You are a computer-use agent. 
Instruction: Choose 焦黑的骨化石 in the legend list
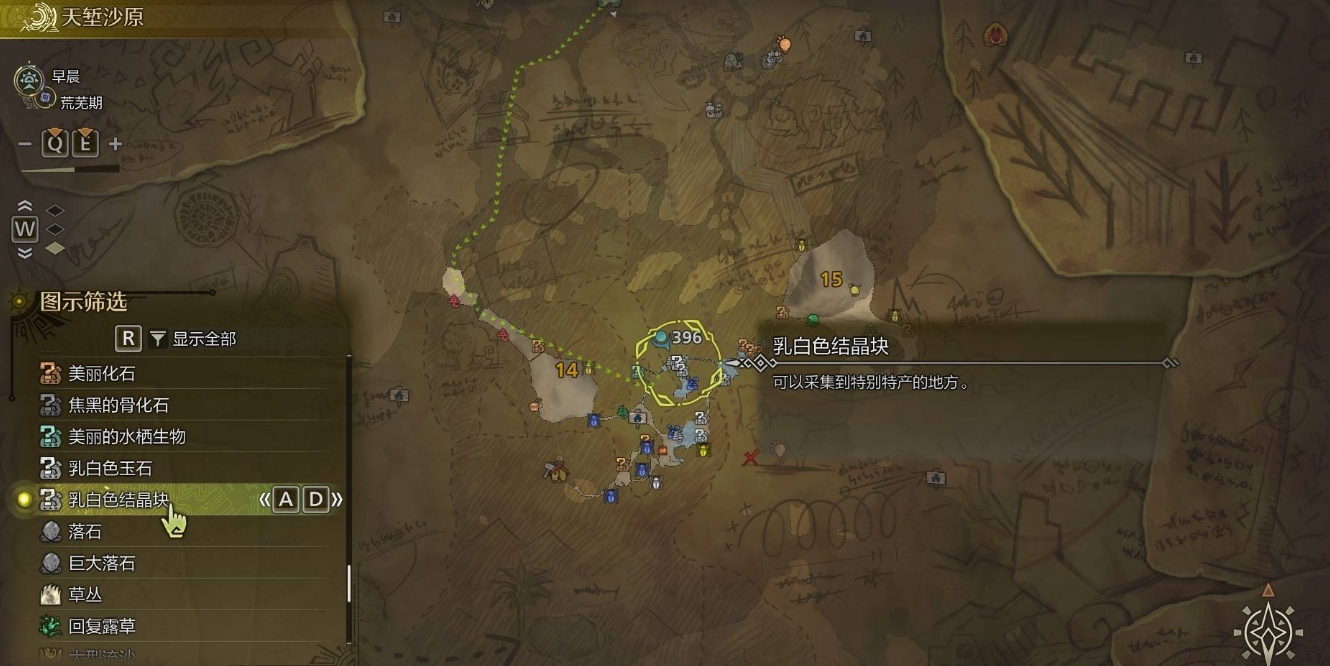pos(118,405)
